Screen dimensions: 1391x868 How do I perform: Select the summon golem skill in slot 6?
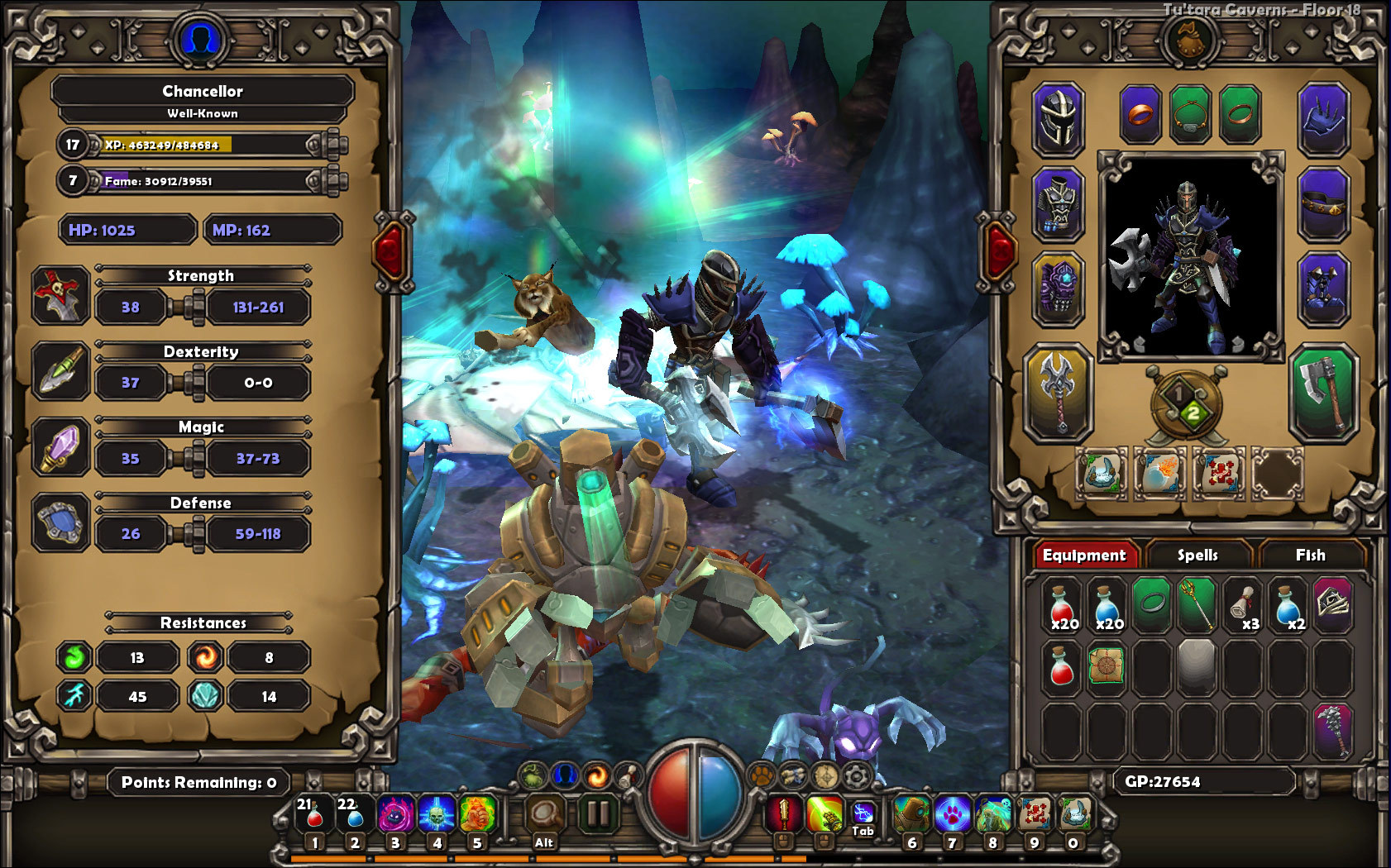click(913, 814)
